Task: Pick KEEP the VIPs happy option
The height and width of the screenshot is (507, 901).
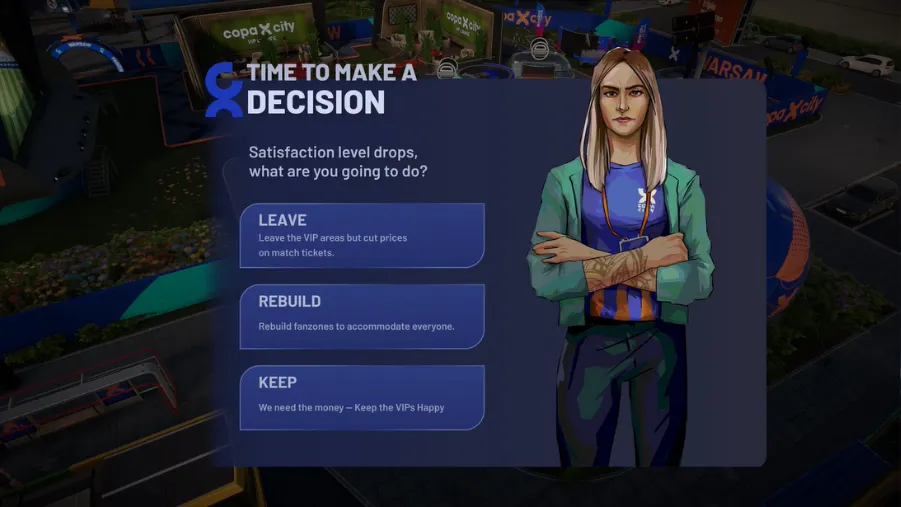Action: tap(362, 397)
